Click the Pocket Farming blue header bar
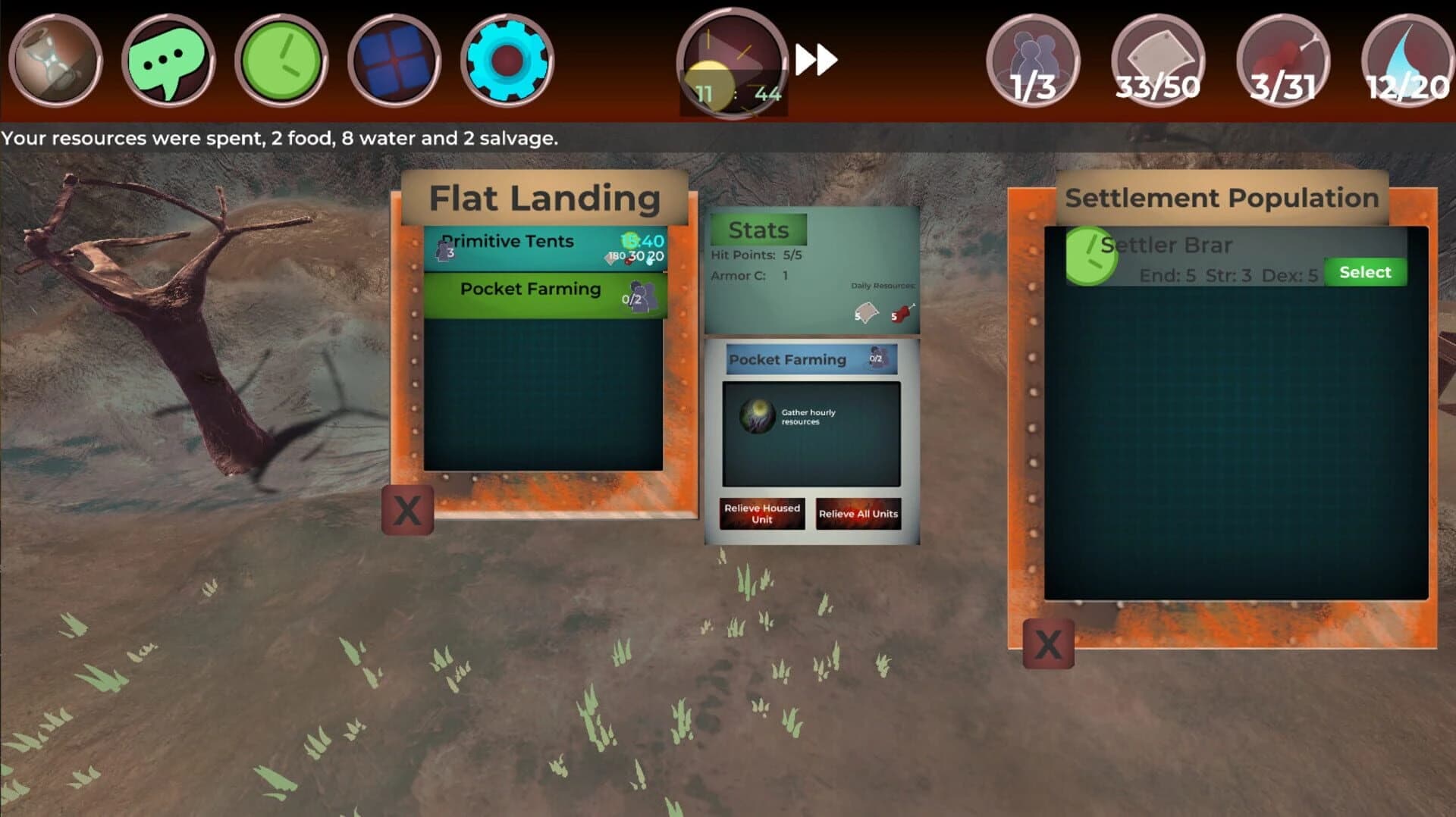 click(x=789, y=359)
